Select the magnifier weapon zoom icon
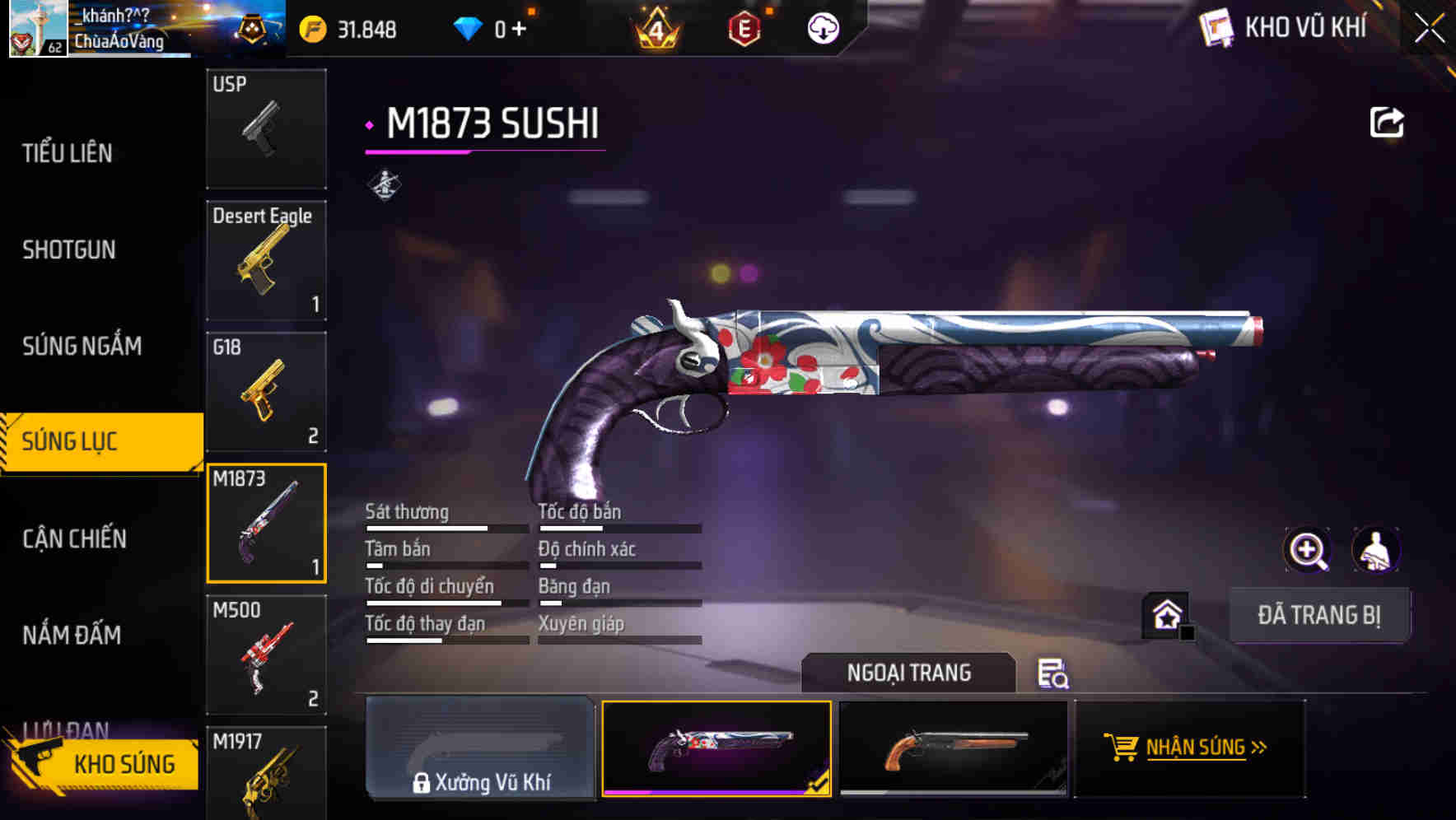Viewport: 1456px width, 820px height. pyautogui.click(x=1308, y=549)
